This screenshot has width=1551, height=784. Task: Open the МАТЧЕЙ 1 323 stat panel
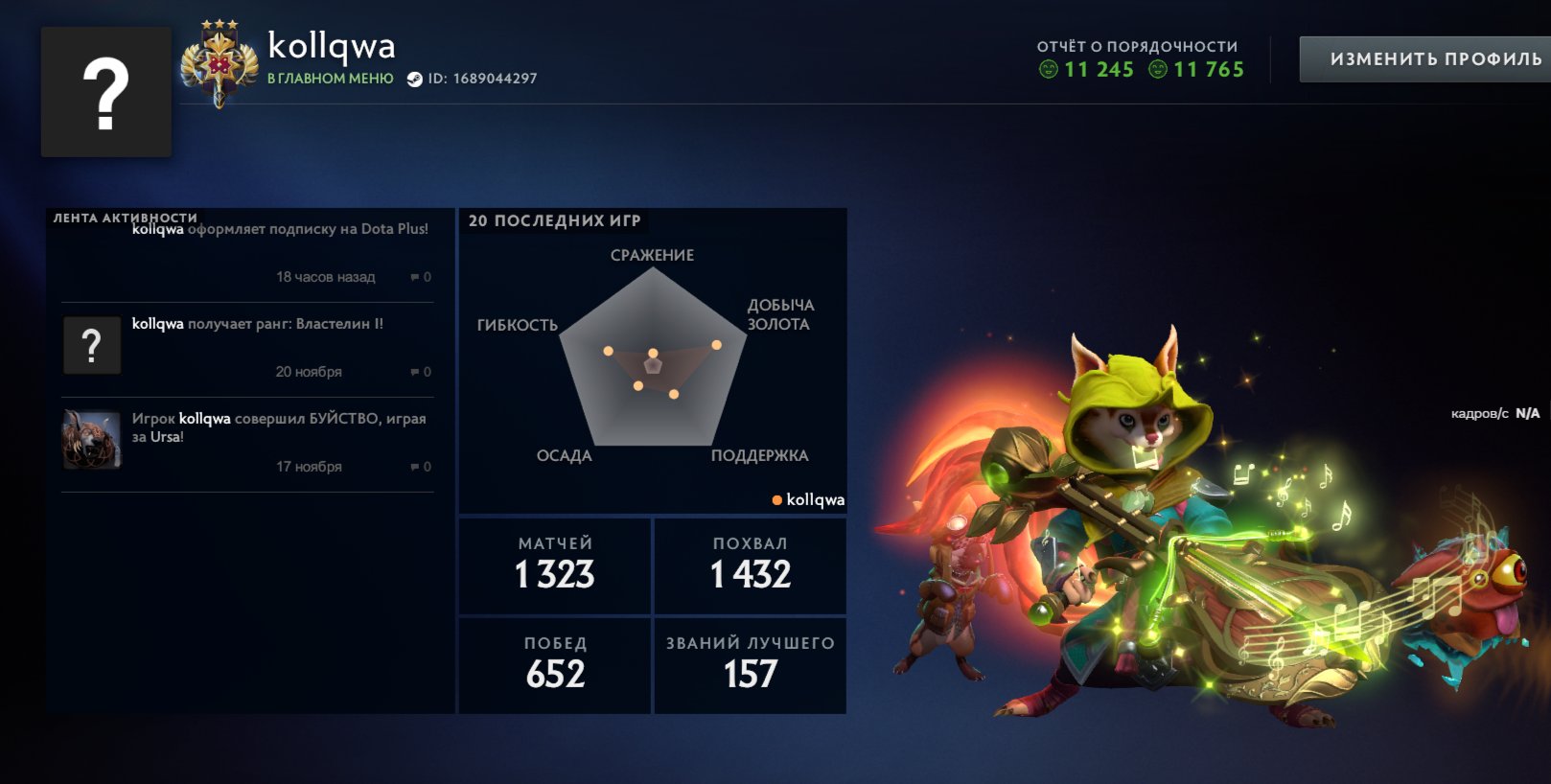[554, 565]
